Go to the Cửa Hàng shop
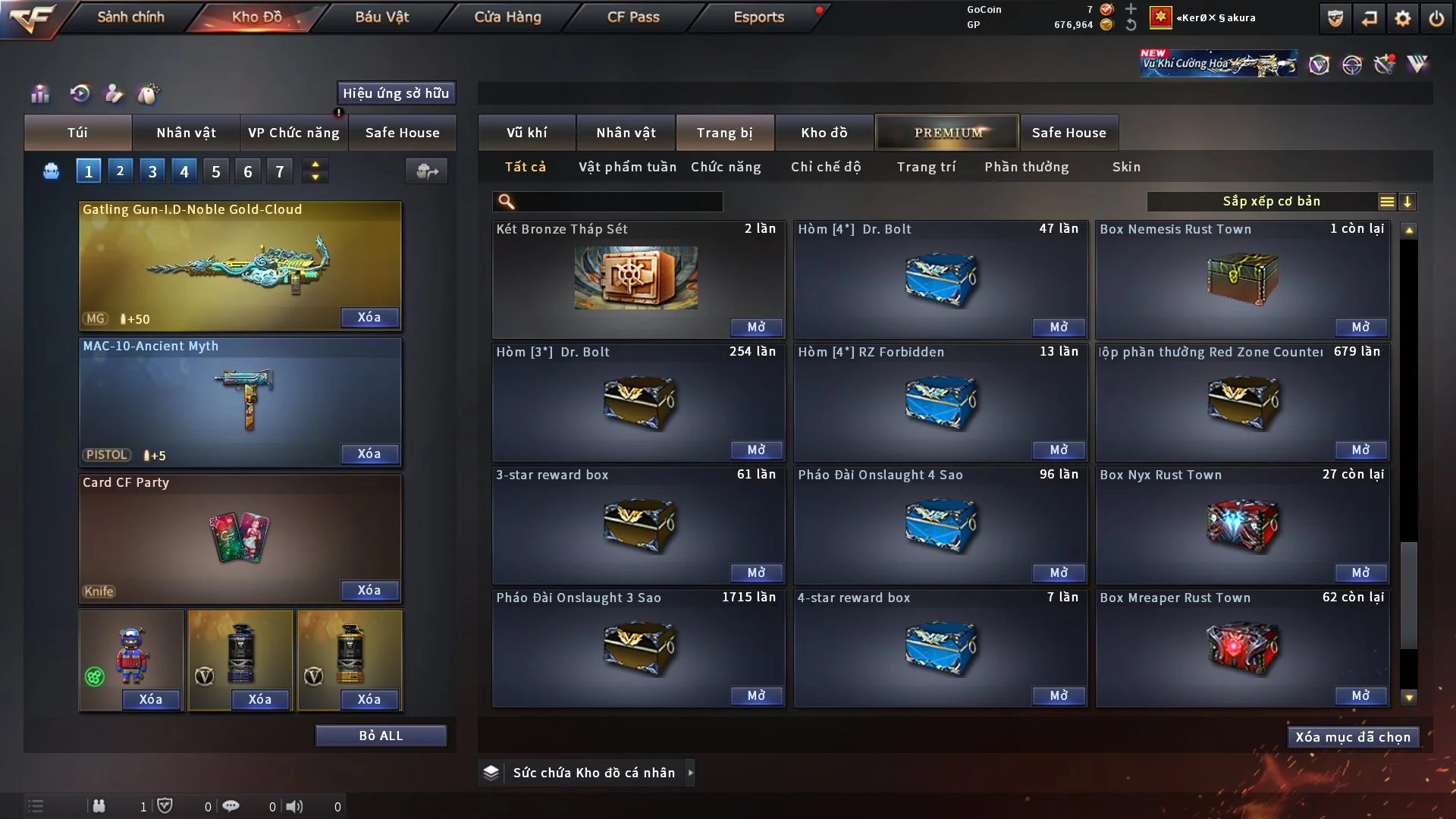 click(x=507, y=17)
